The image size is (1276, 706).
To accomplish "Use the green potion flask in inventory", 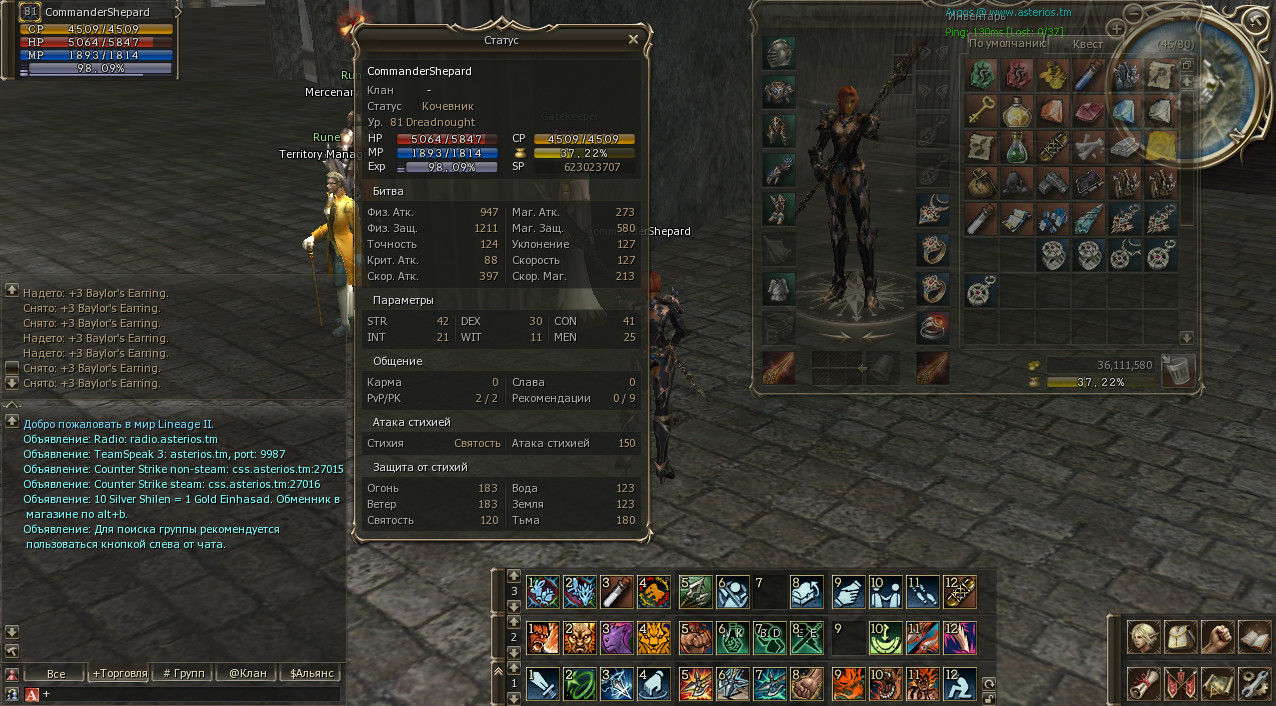I will pos(1016,147).
